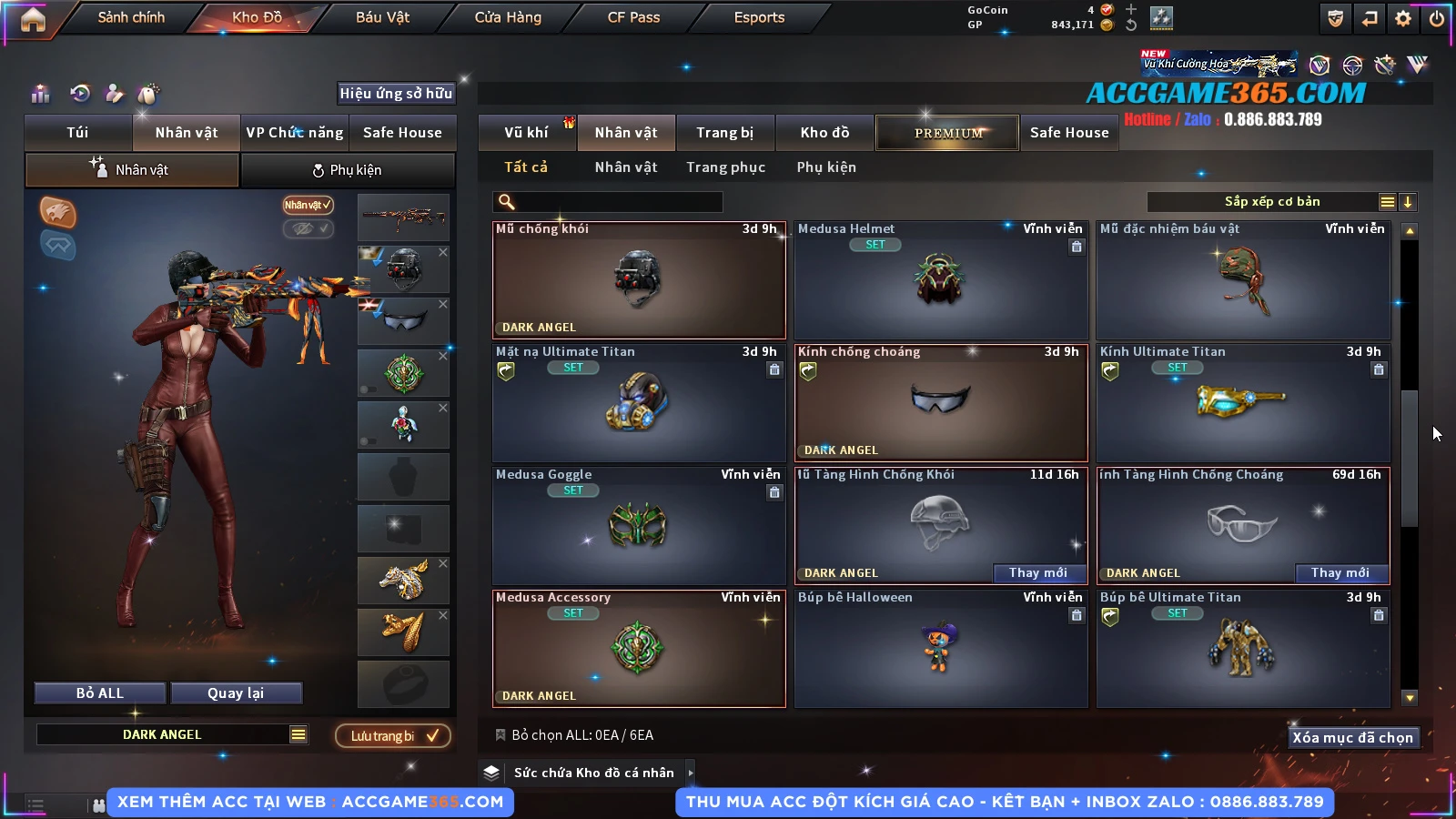This screenshot has height=819, width=1456.
Task: Click the Bỏ ALL button
Action: 100,693
